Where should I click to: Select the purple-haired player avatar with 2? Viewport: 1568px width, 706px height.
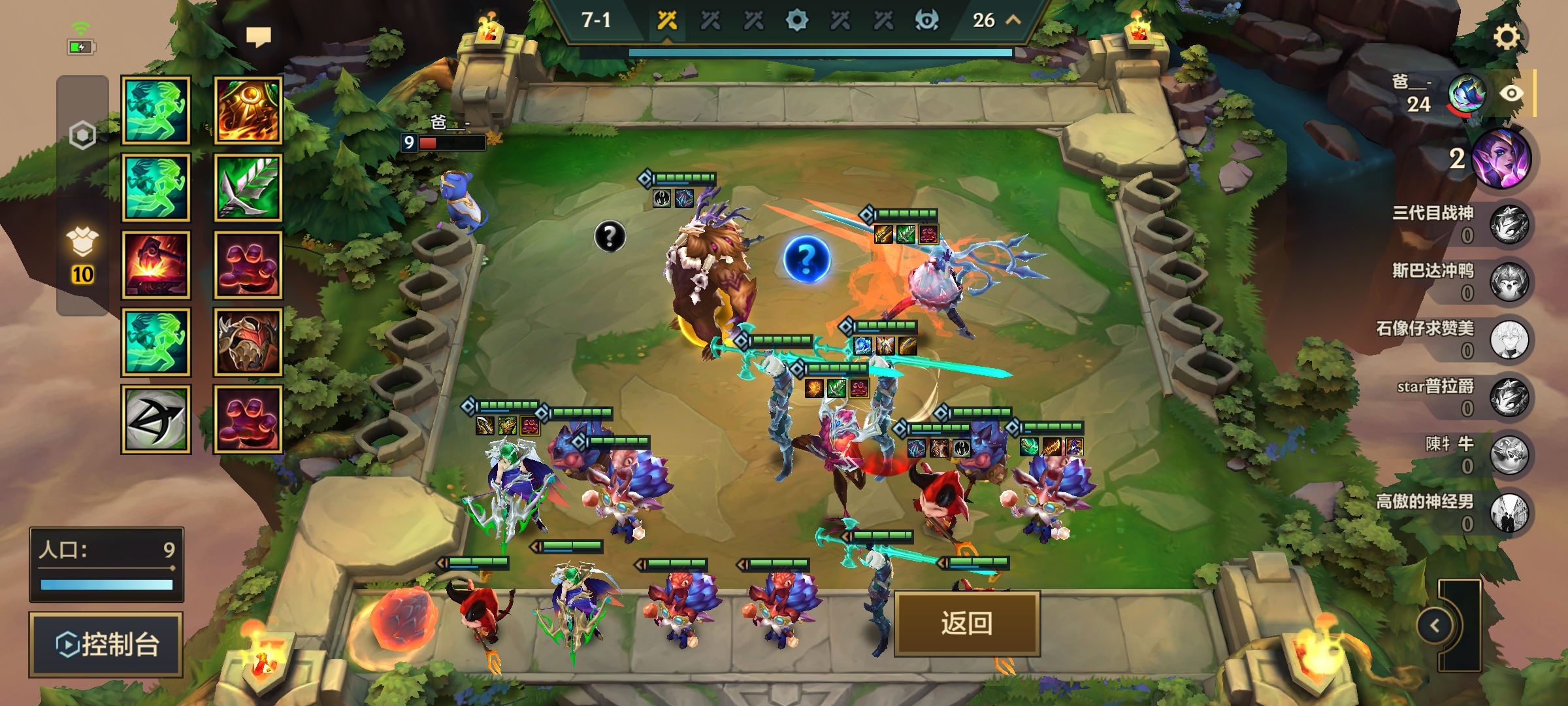pos(1502,159)
